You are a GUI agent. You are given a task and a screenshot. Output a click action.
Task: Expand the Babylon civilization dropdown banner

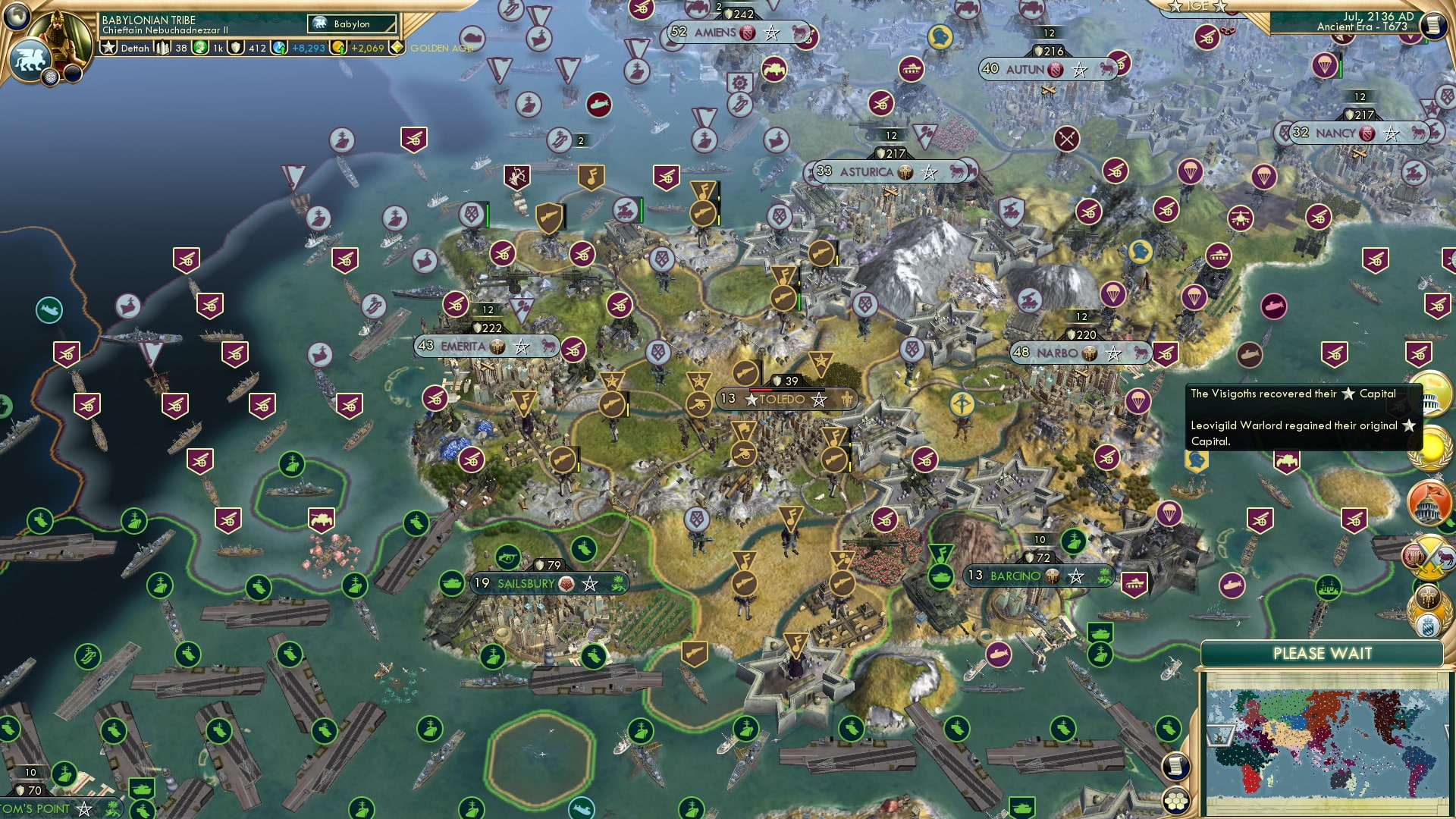tap(351, 24)
